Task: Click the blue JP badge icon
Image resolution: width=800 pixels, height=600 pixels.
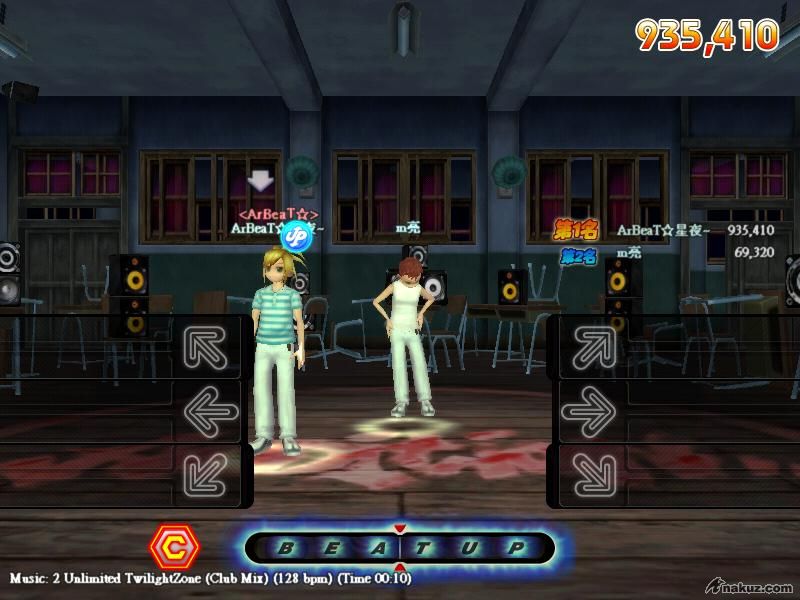Action: (x=296, y=235)
